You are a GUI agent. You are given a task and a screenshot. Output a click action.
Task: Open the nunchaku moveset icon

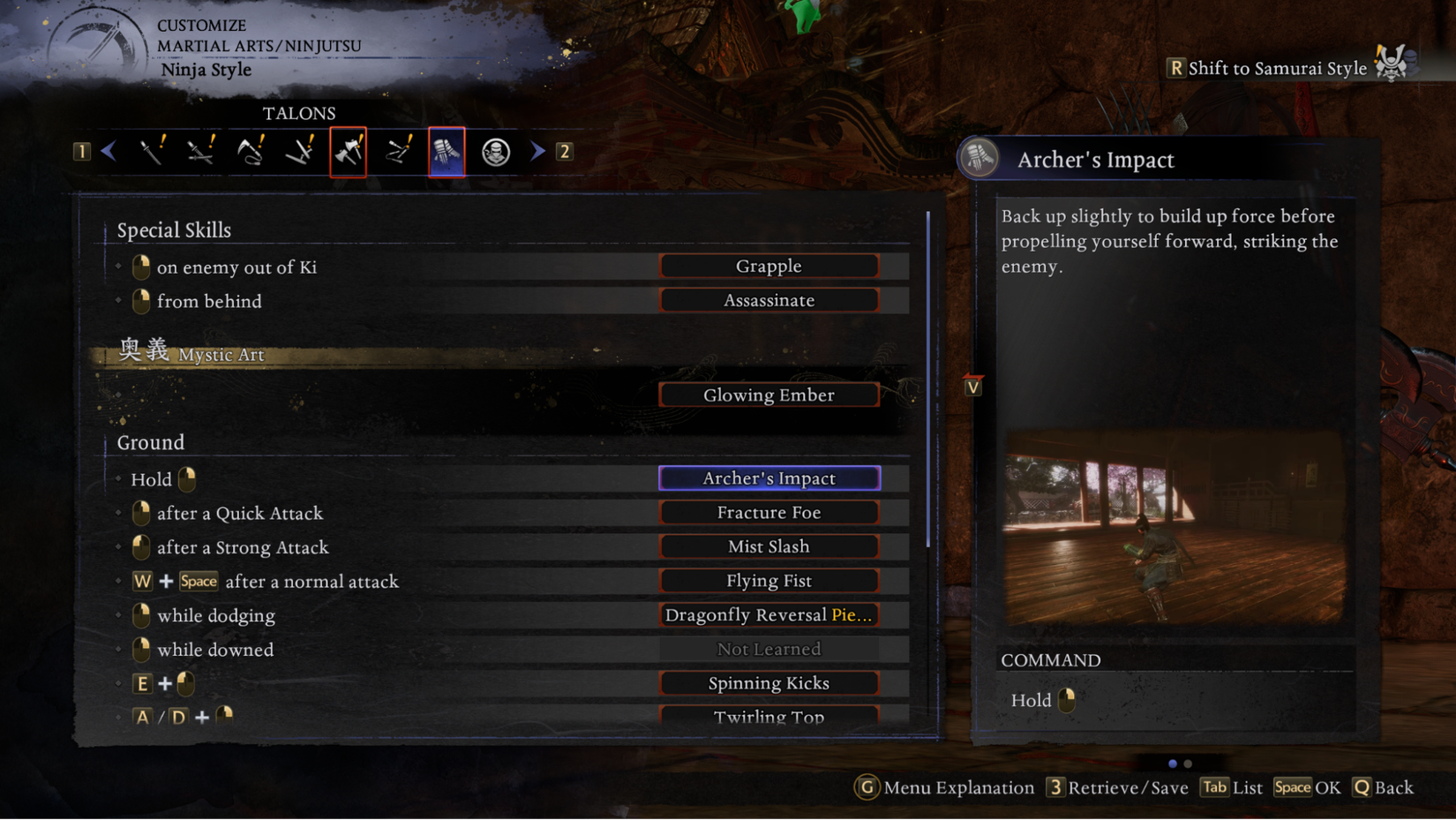click(398, 150)
